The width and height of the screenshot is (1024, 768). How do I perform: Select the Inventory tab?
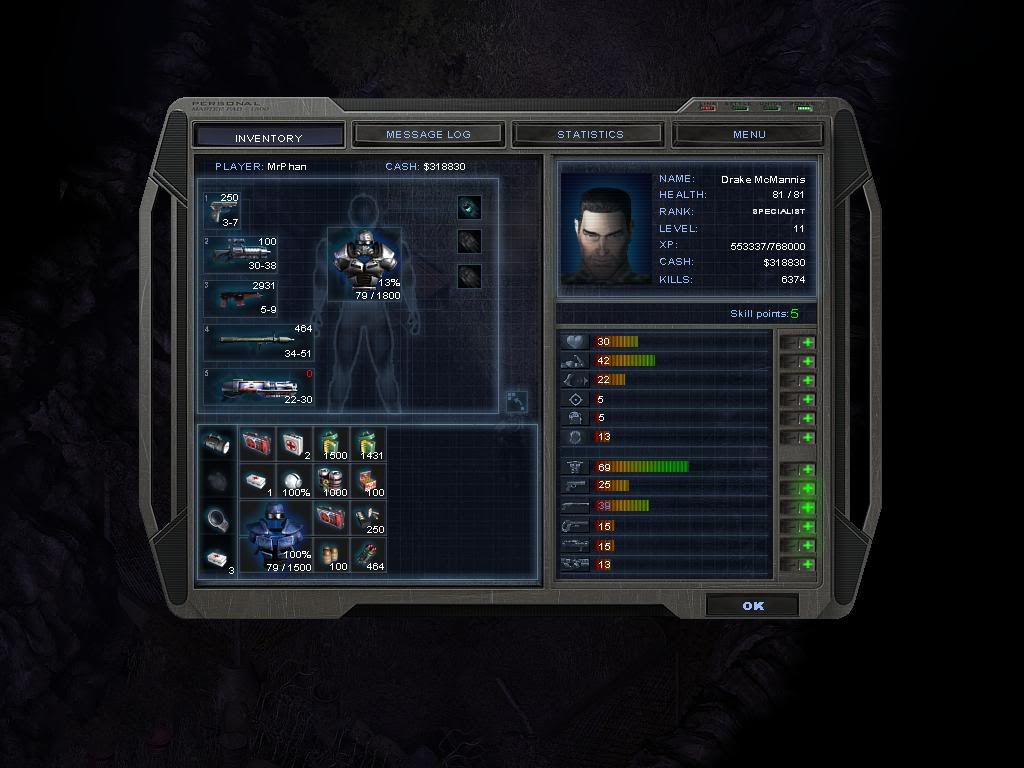pos(268,138)
